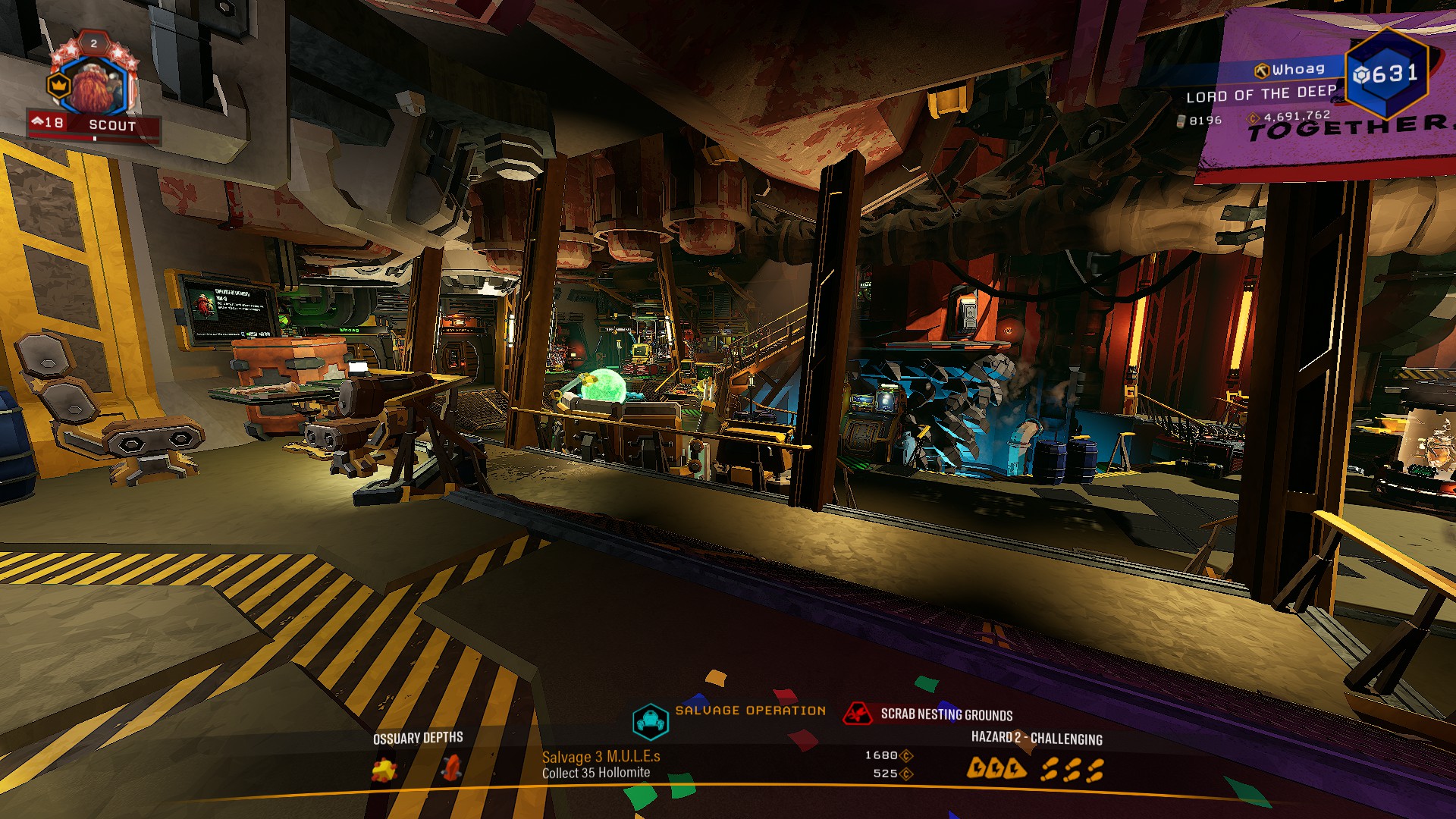Click the Scrab Nesting Grounds warning icon
Image resolution: width=1456 pixels, height=819 pixels.
[x=858, y=714]
